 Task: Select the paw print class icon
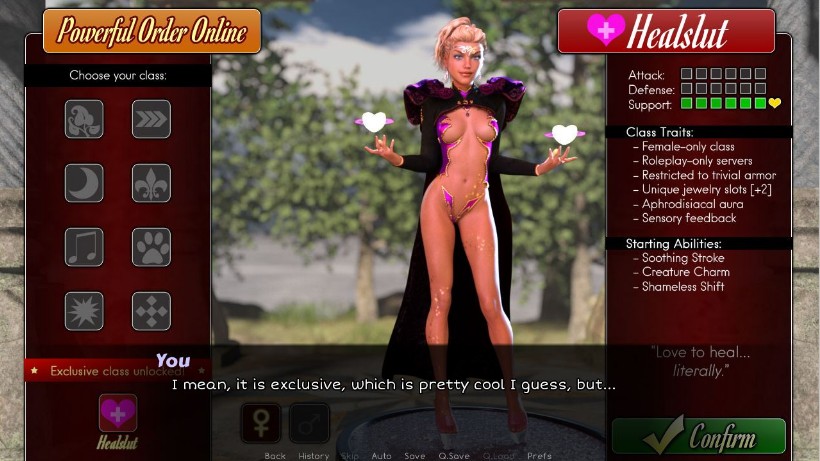151,247
